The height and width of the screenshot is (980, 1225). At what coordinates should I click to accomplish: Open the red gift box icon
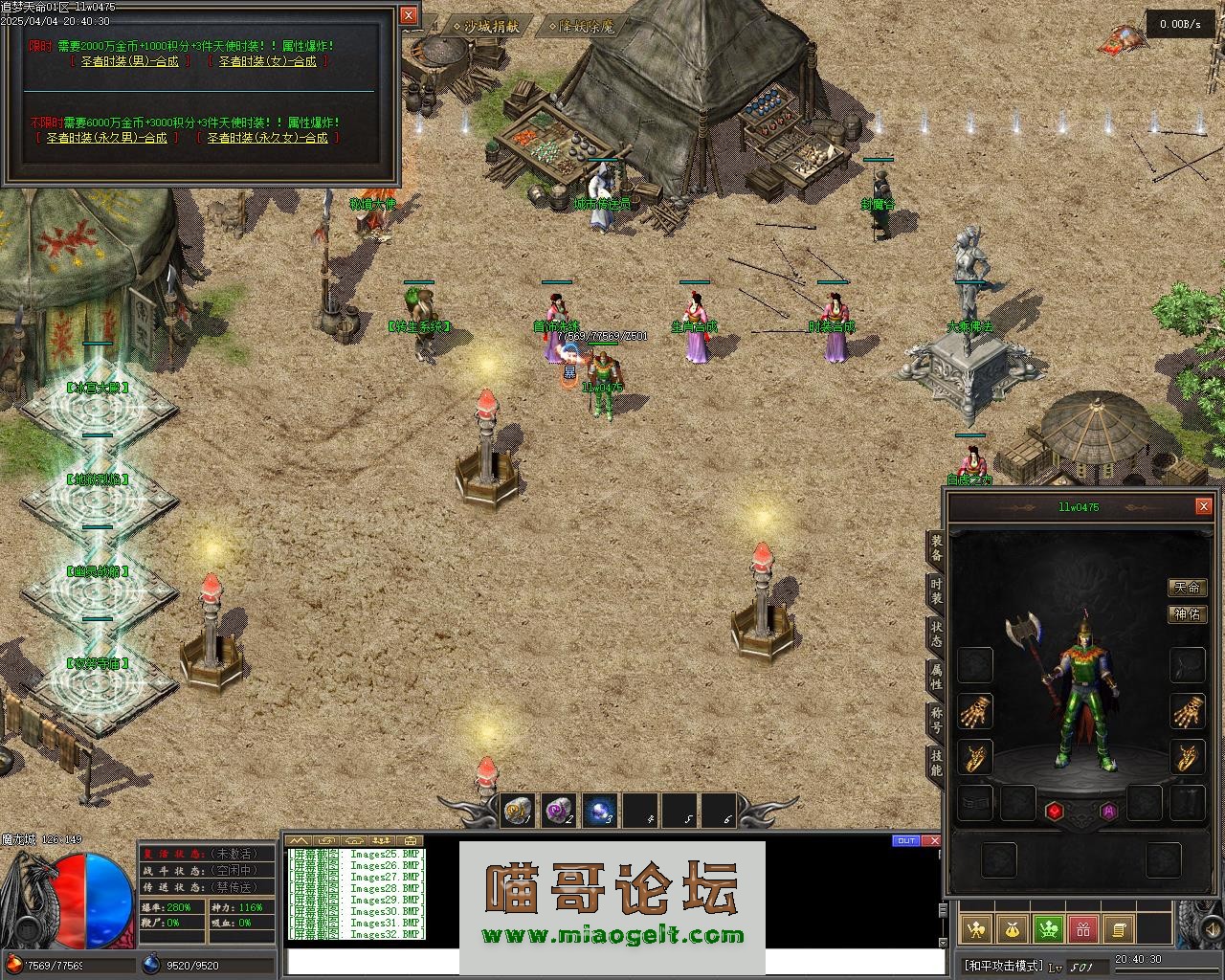click(x=1082, y=928)
